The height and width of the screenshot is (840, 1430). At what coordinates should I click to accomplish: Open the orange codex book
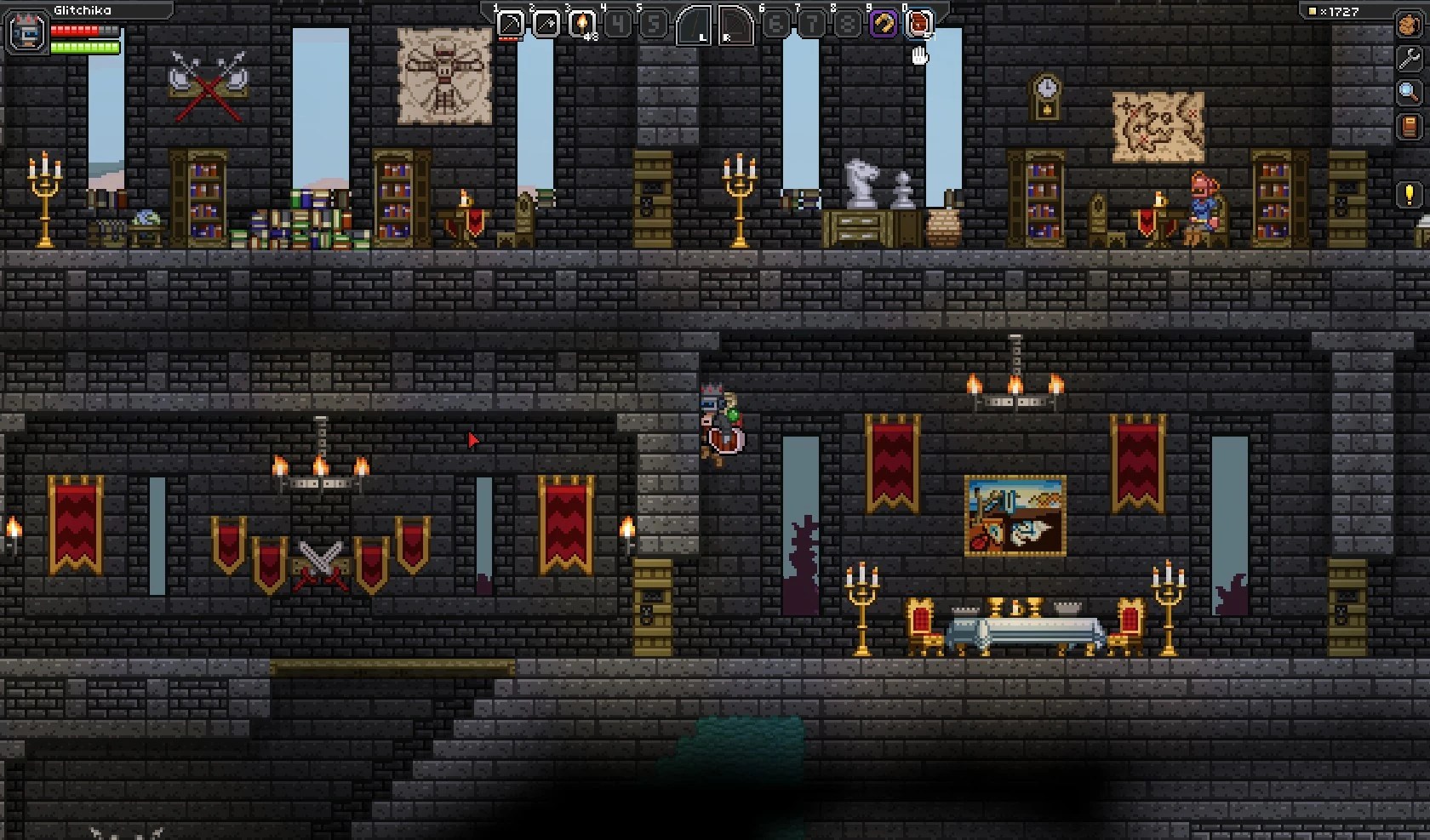click(1409, 127)
